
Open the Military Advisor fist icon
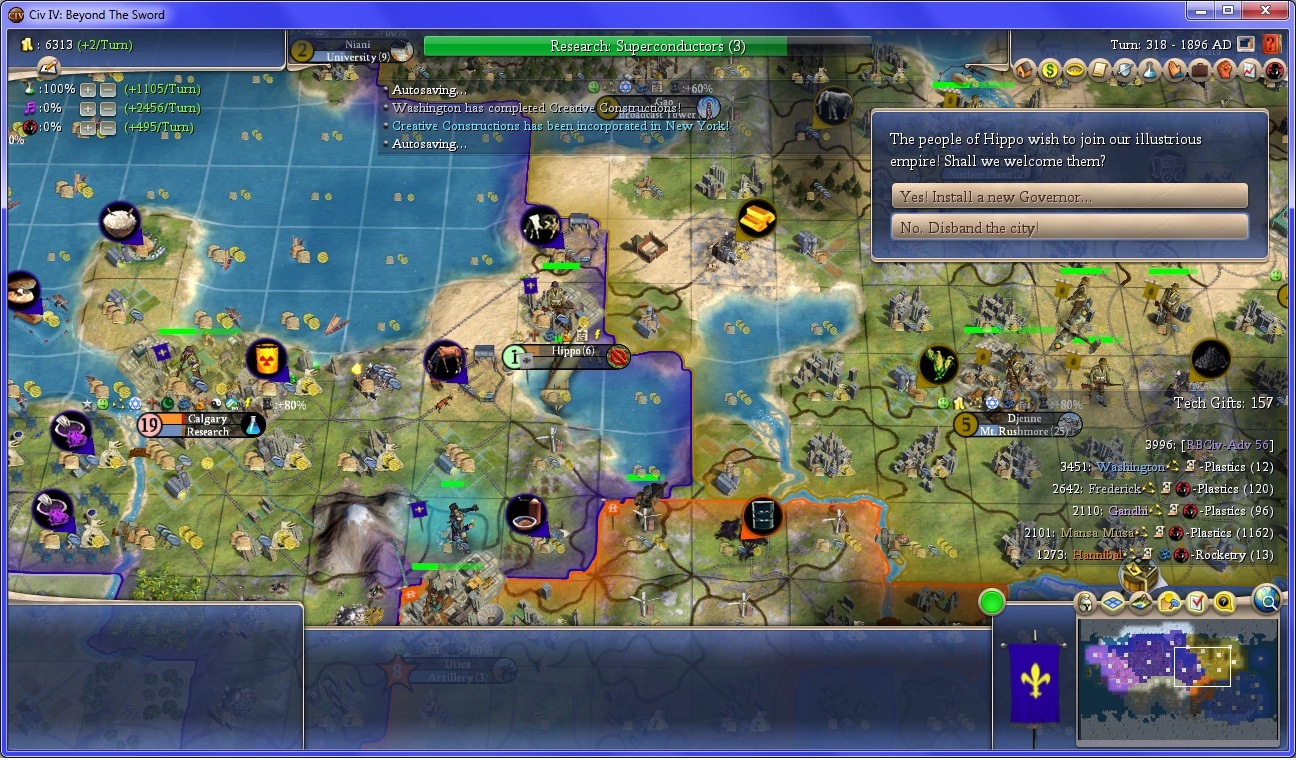coord(1224,70)
